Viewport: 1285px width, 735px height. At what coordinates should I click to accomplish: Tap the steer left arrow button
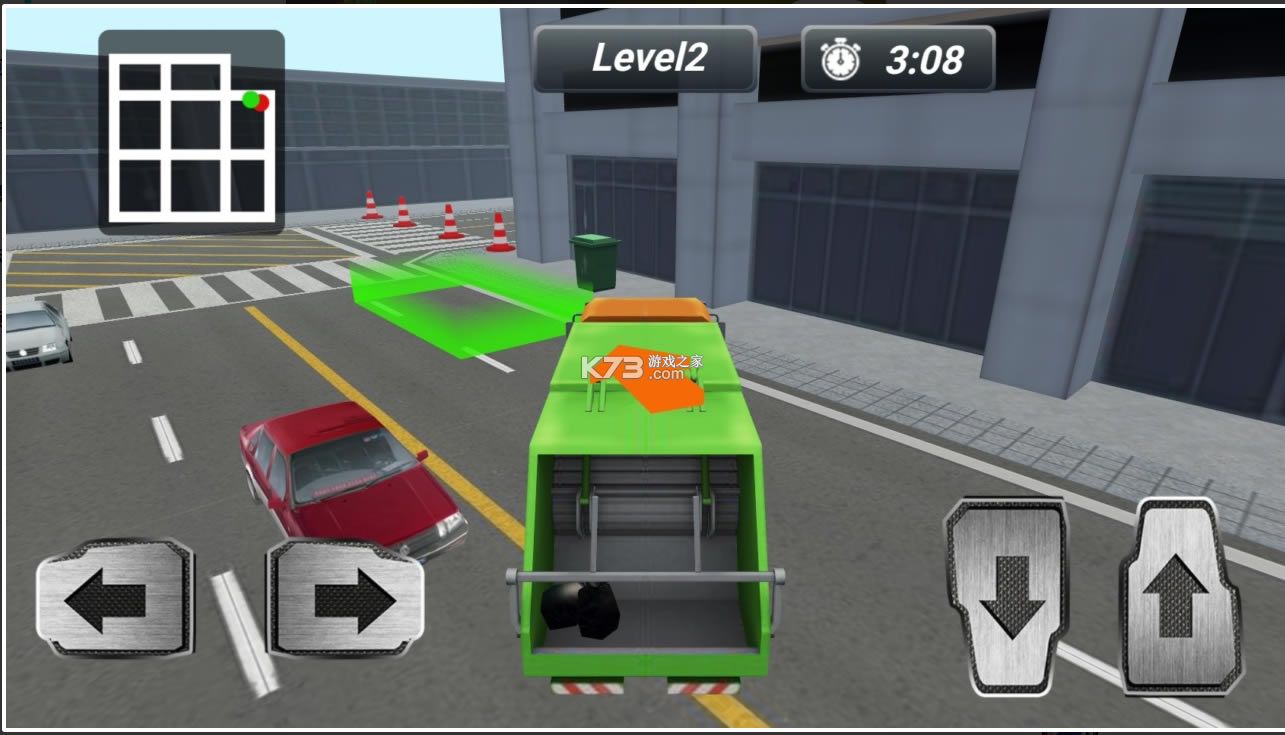(x=114, y=599)
